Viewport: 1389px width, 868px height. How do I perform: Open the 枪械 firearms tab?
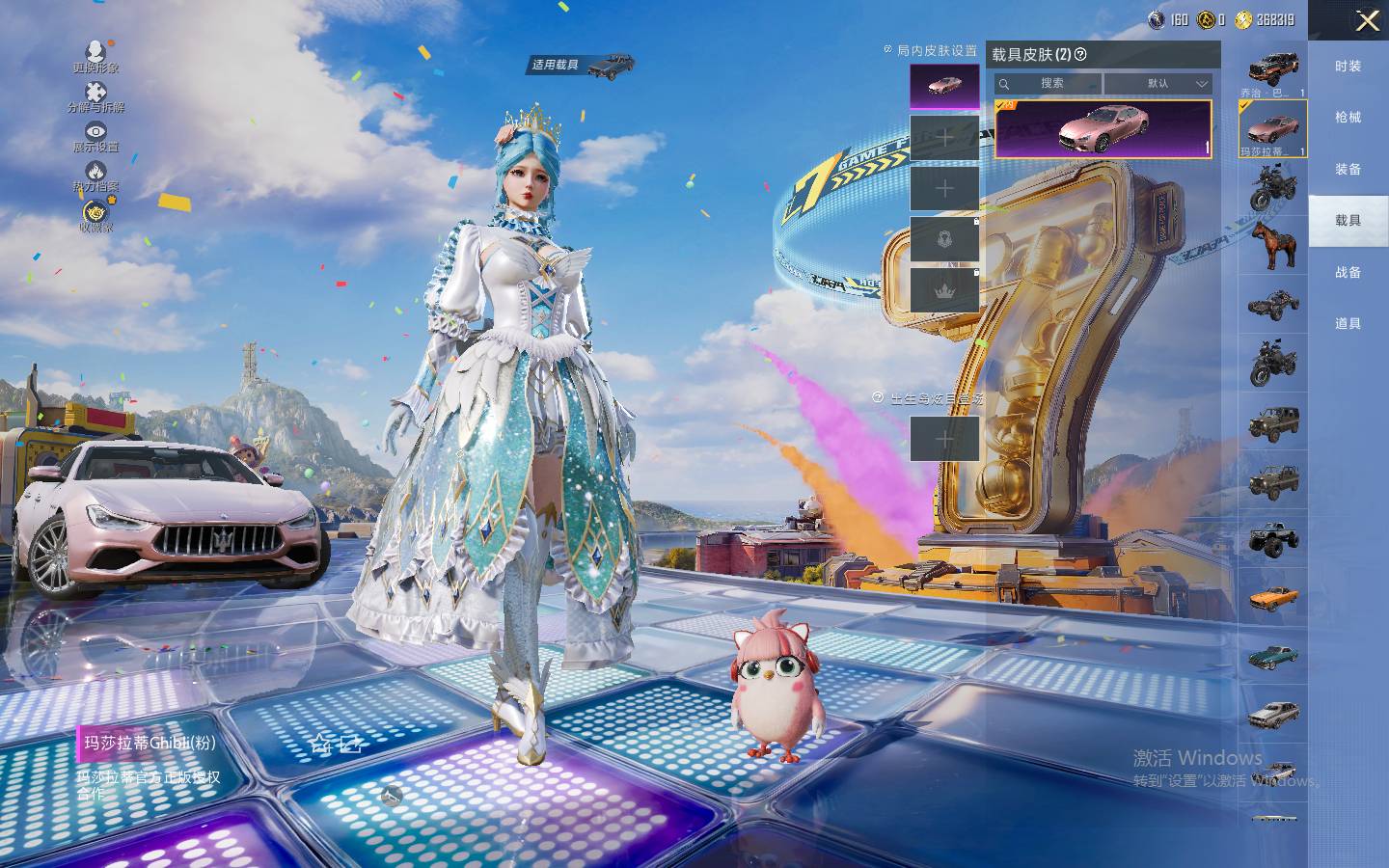1348,118
